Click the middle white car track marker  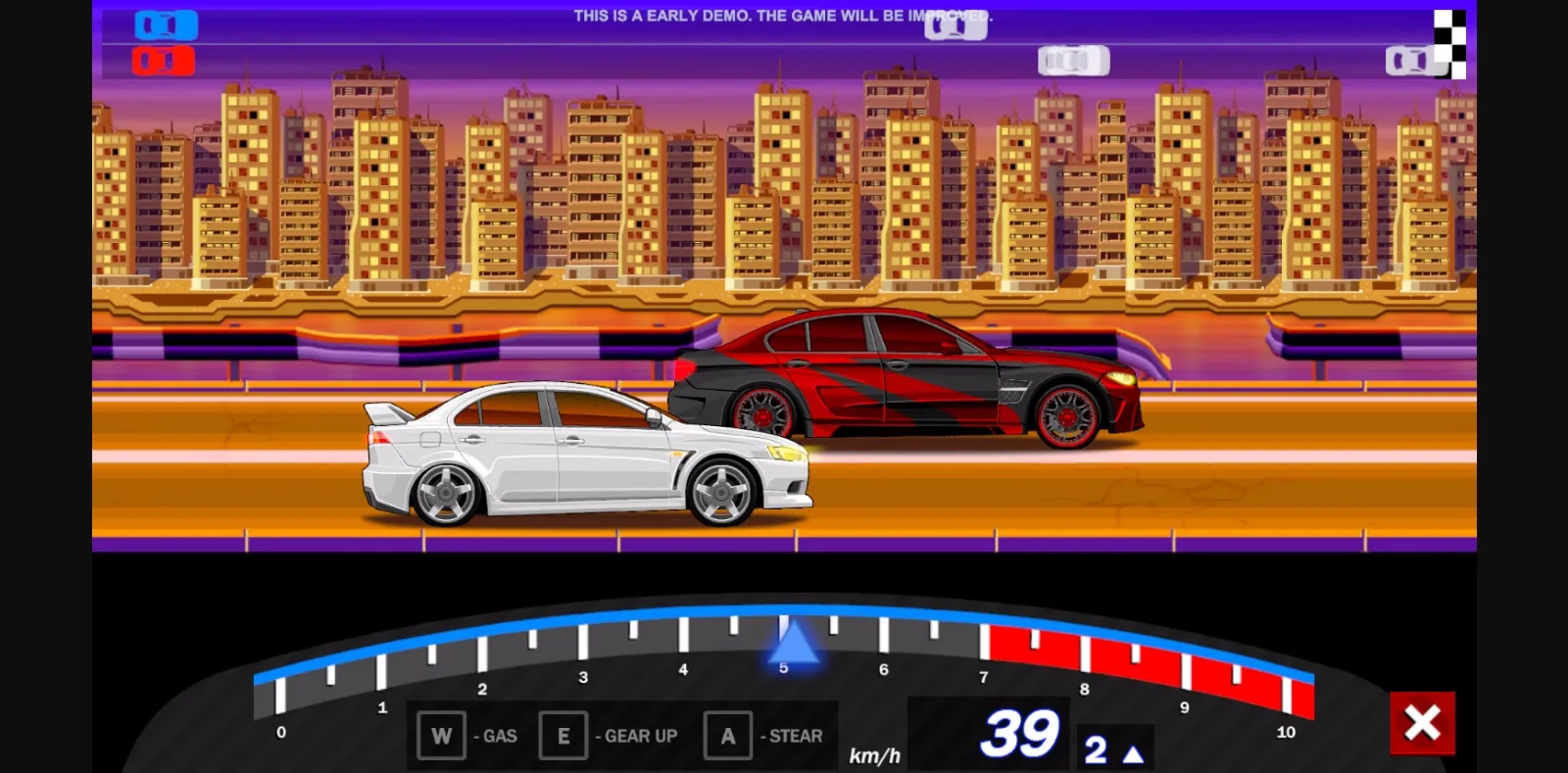[x=1075, y=61]
